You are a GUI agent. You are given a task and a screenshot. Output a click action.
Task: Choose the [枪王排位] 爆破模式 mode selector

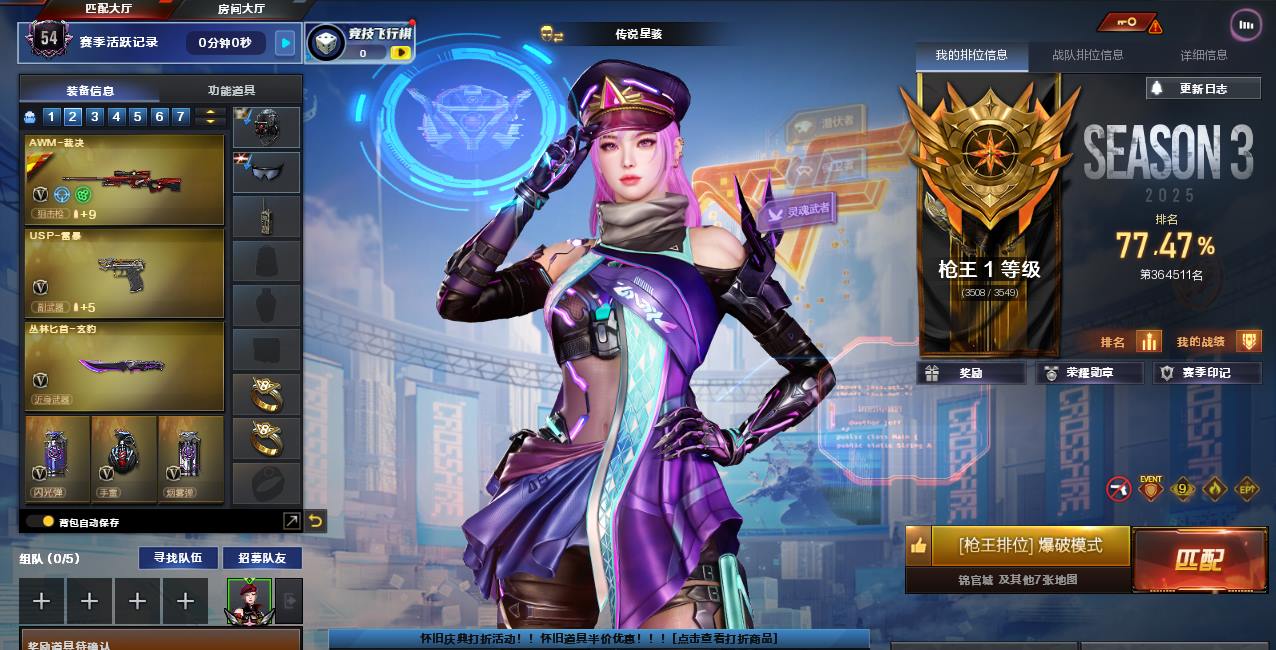1029,546
